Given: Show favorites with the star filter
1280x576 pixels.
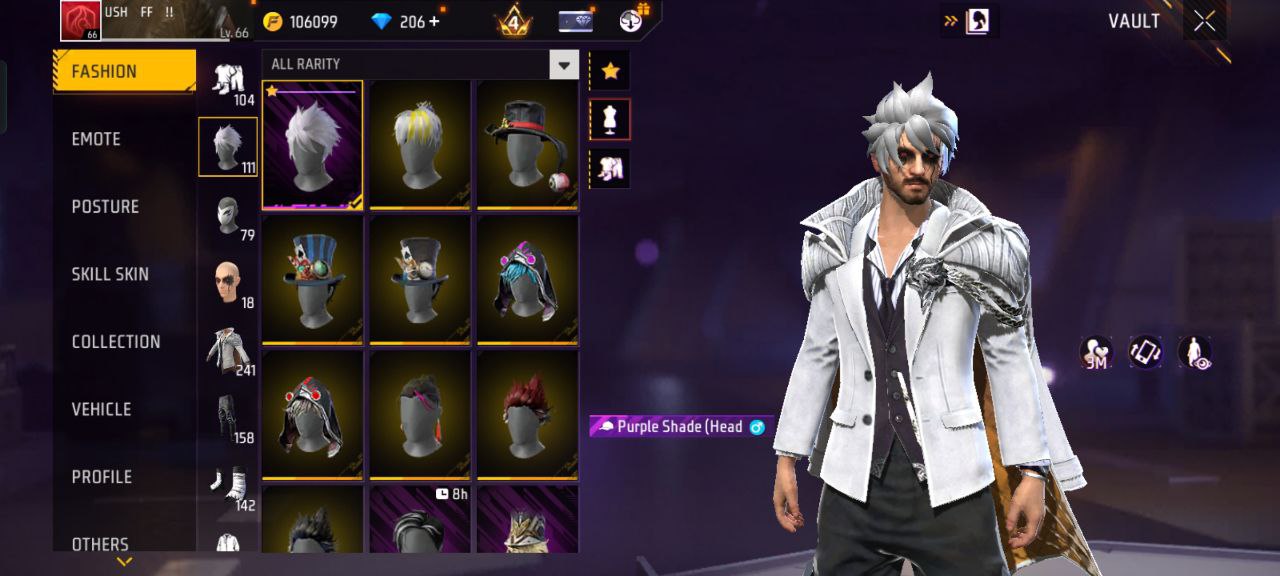Looking at the screenshot, I should coord(610,71).
